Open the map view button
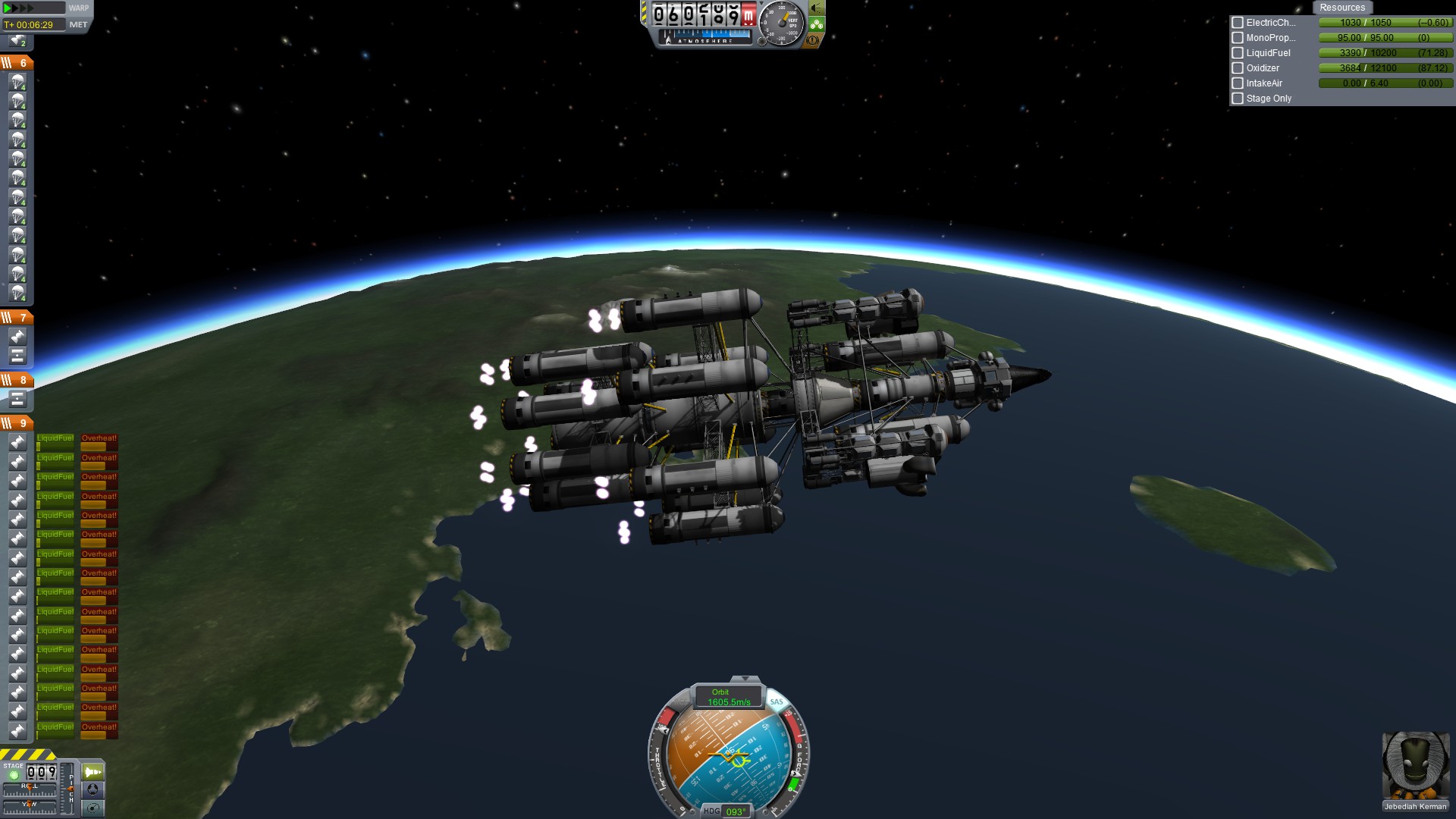 [x=93, y=808]
